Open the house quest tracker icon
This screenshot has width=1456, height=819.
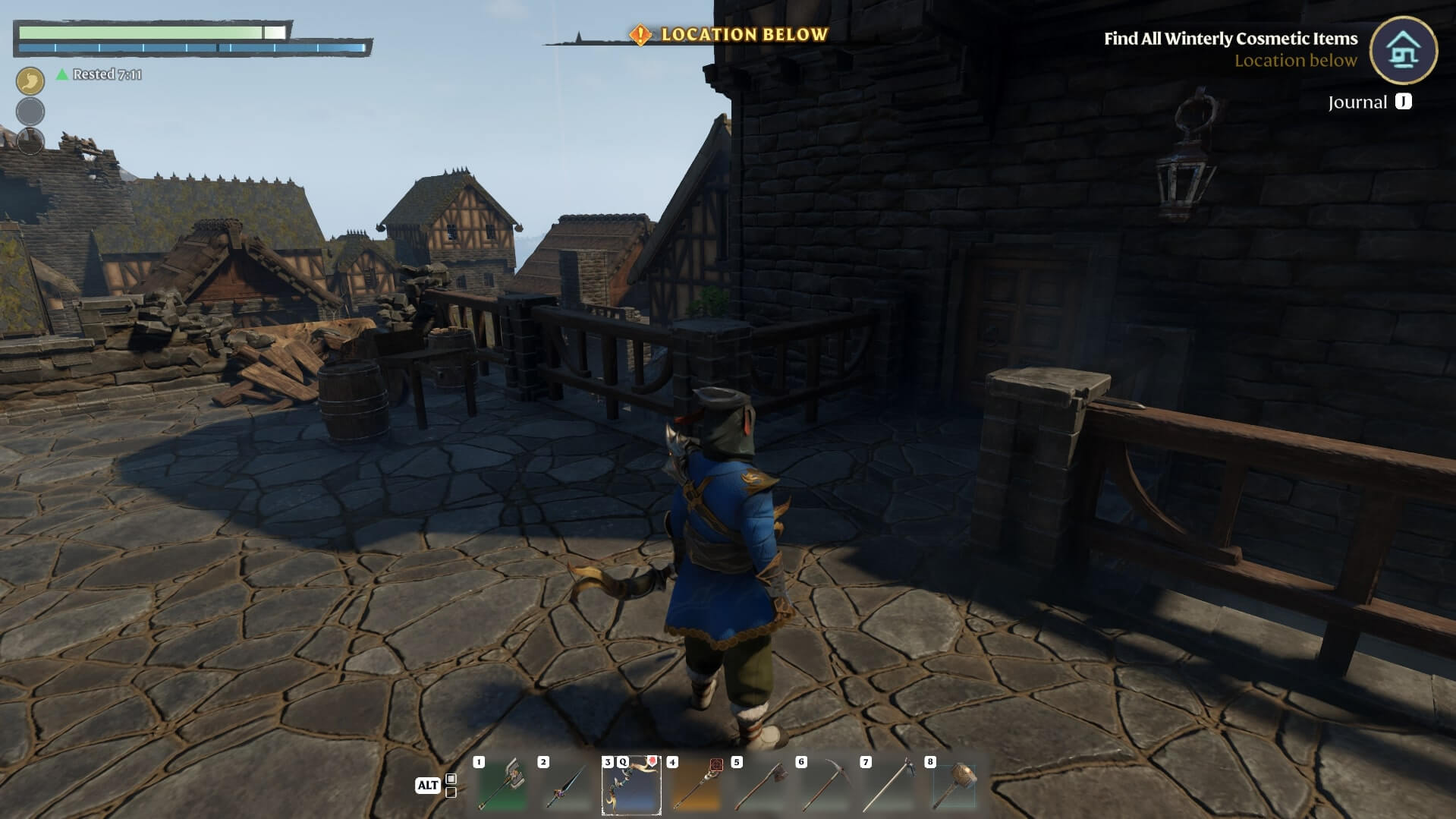tap(1403, 50)
